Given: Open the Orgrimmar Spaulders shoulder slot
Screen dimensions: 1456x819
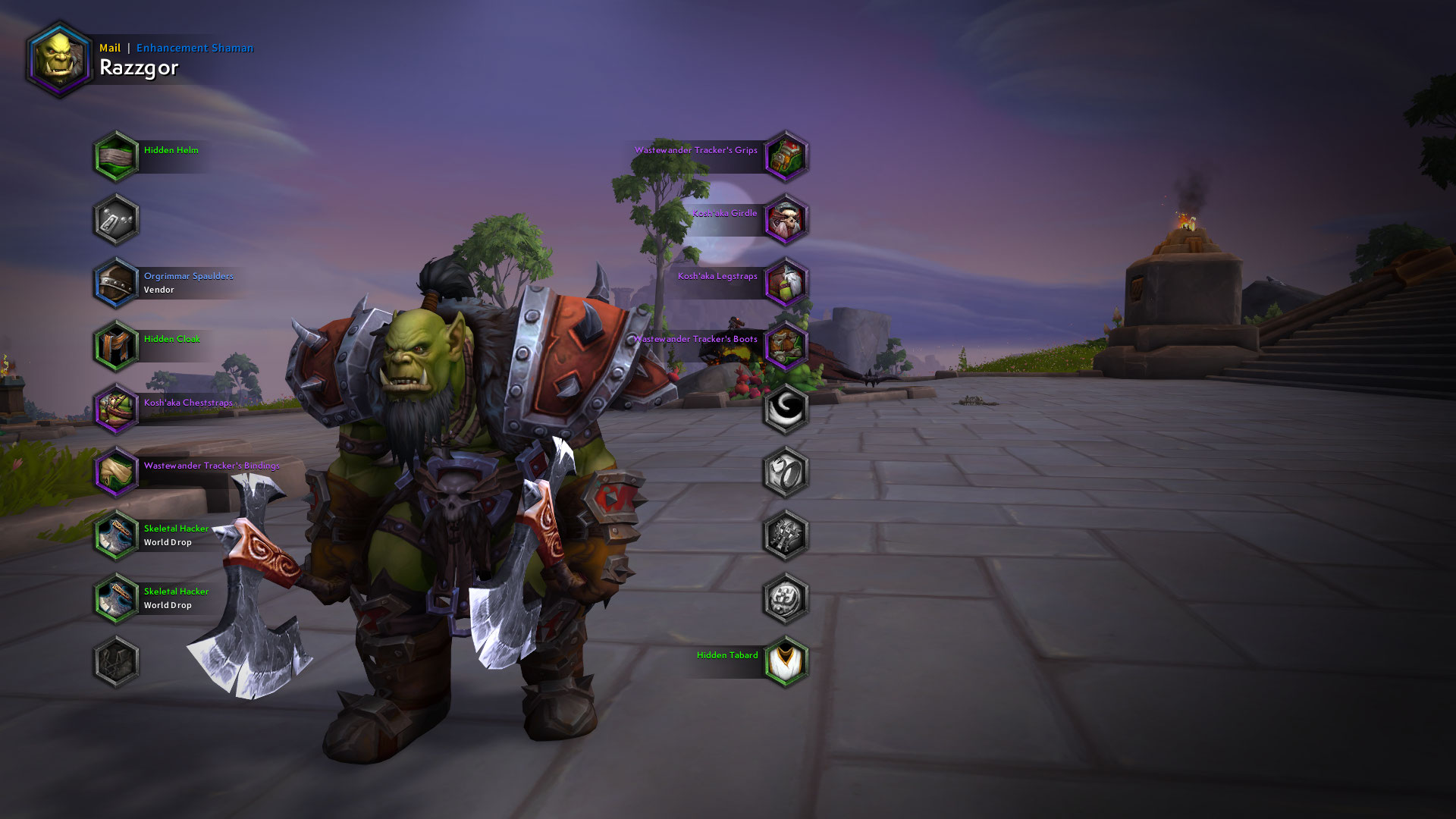Looking at the screenshot, I should [x=115, y=282].
